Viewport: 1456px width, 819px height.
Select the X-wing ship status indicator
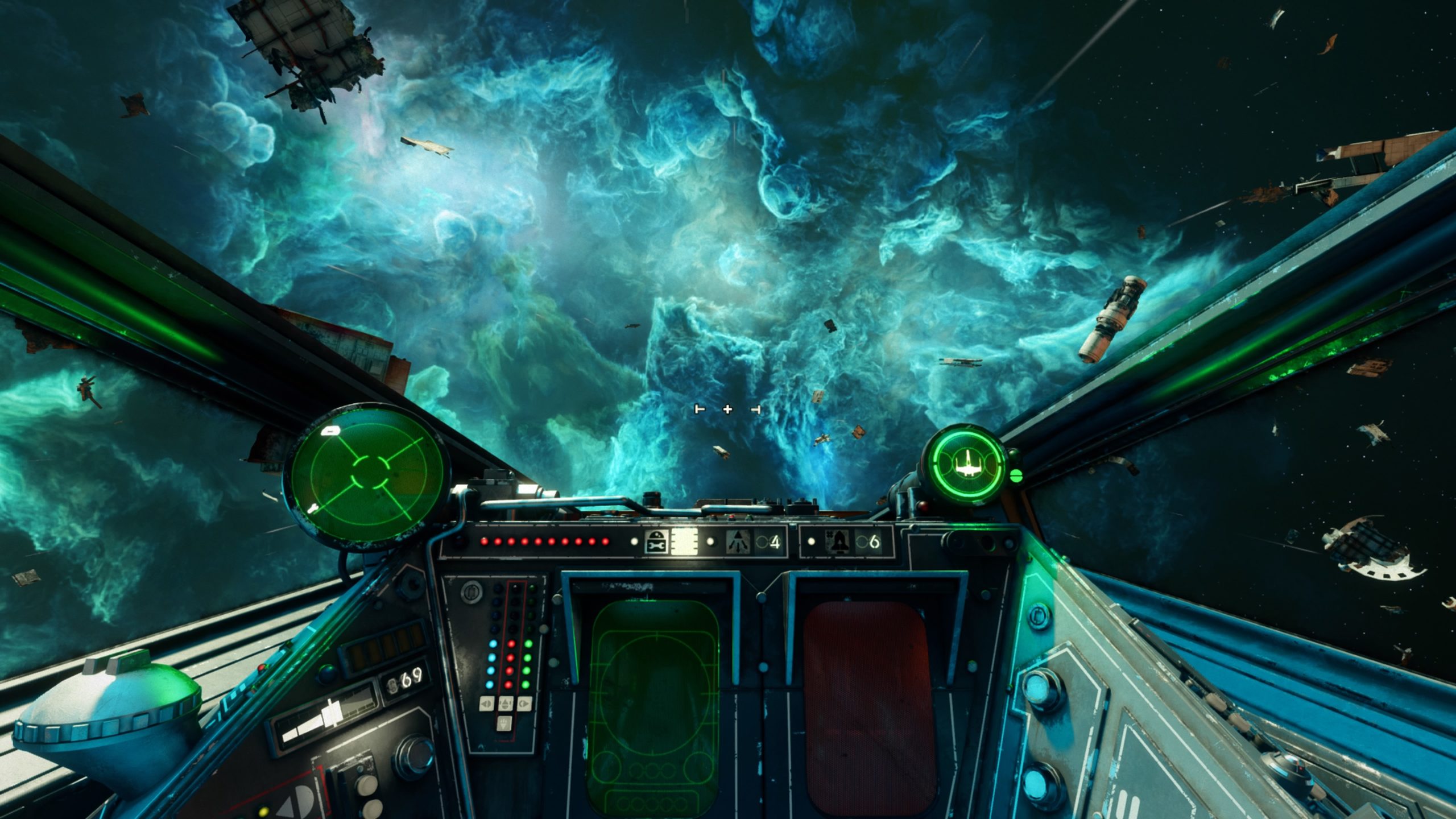965,462
